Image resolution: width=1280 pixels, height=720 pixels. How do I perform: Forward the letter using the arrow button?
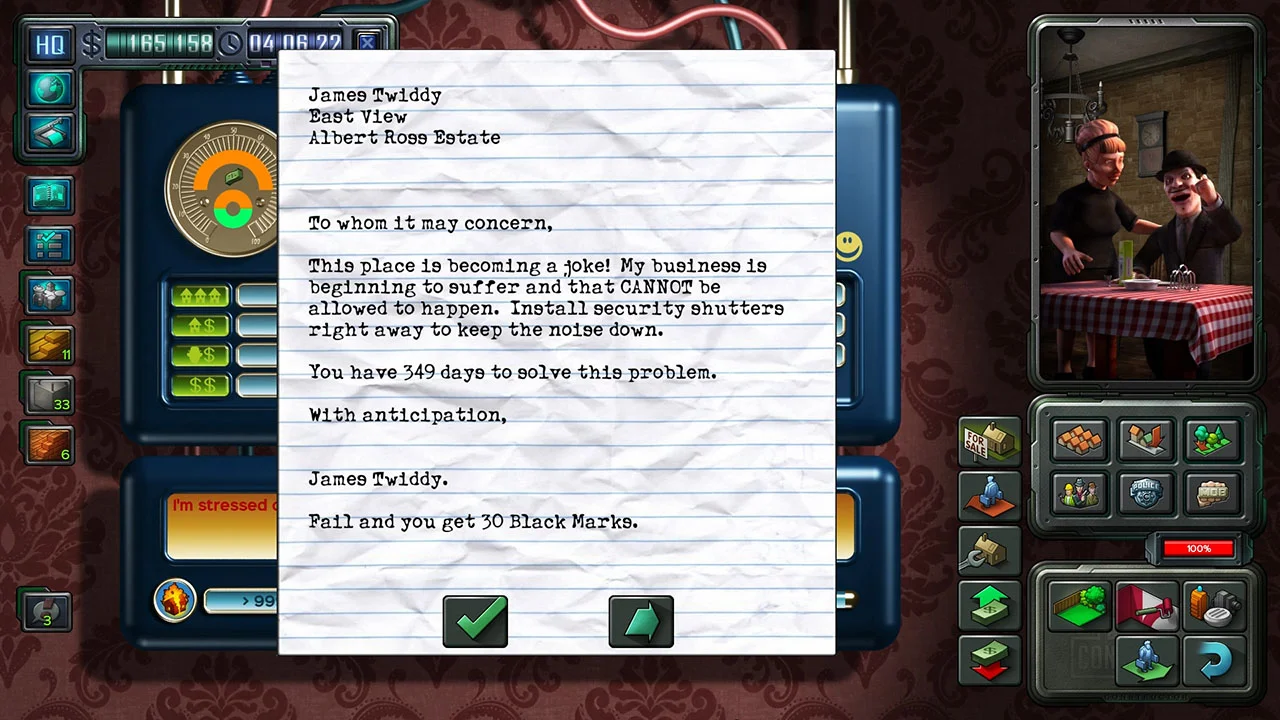point(641,620)
